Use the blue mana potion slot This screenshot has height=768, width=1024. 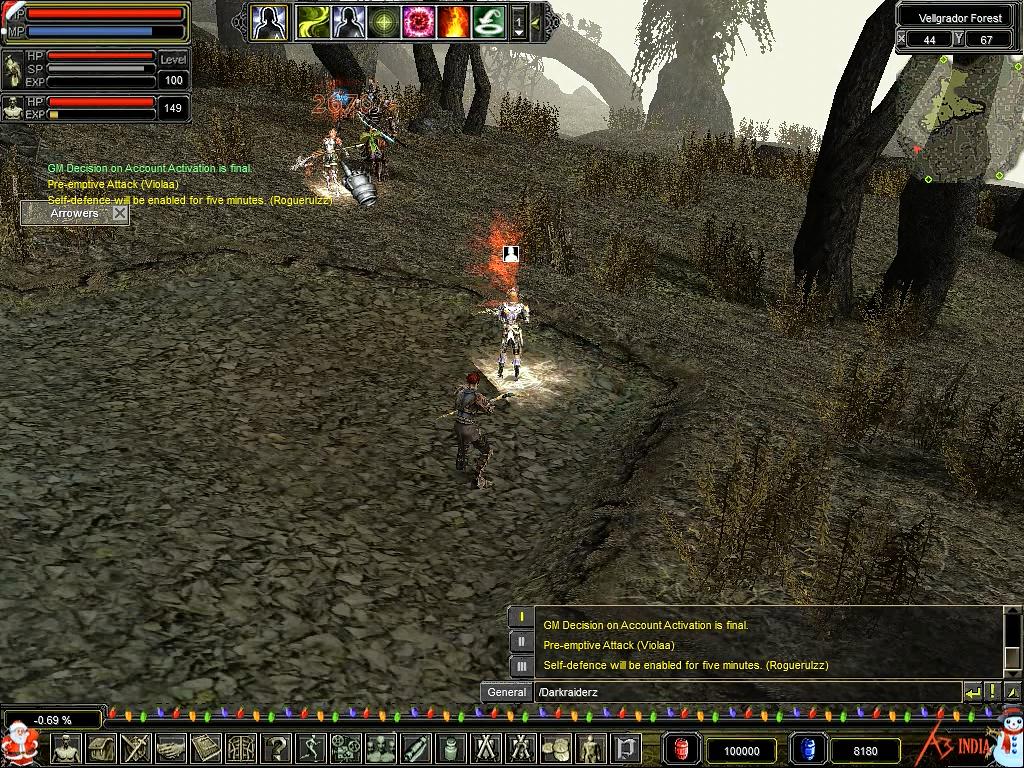click(x=807, y=749)
